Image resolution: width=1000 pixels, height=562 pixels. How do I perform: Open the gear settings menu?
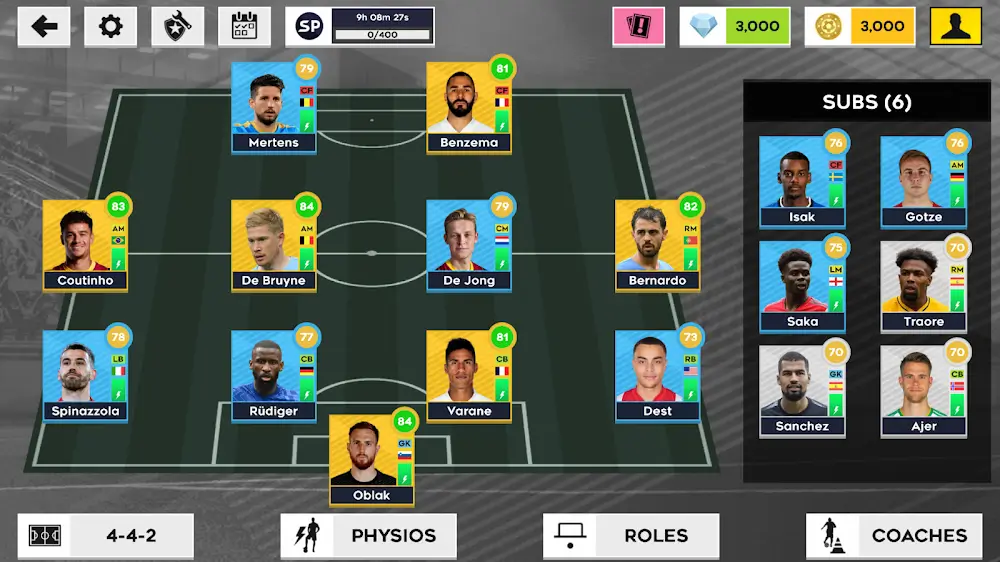[111, 27]
